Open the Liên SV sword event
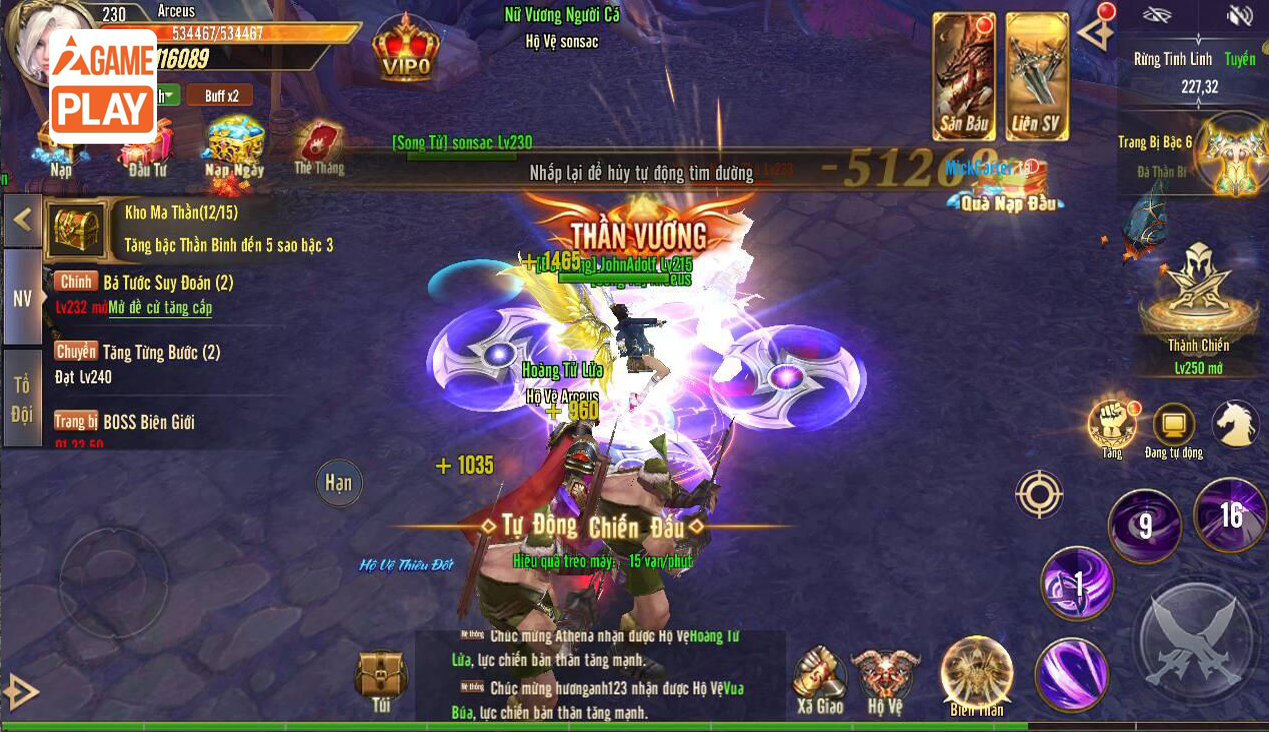Viewport: 1269px width, 732px height. (1037, 77)
